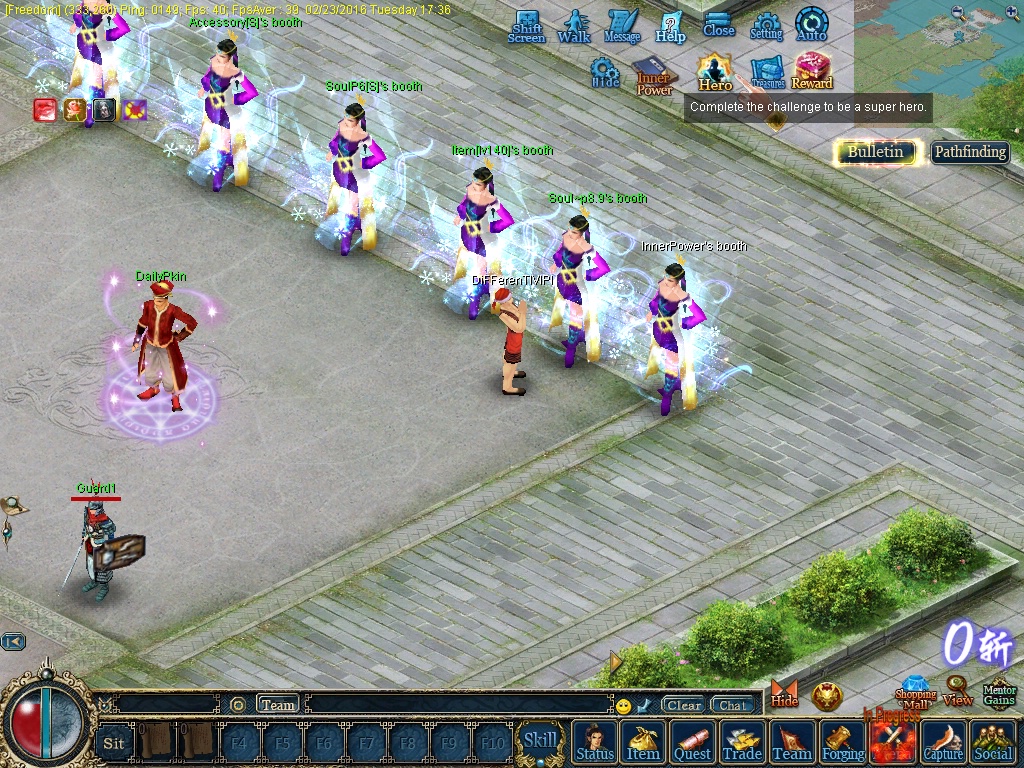Open the Status character menu

coord(595,743)
